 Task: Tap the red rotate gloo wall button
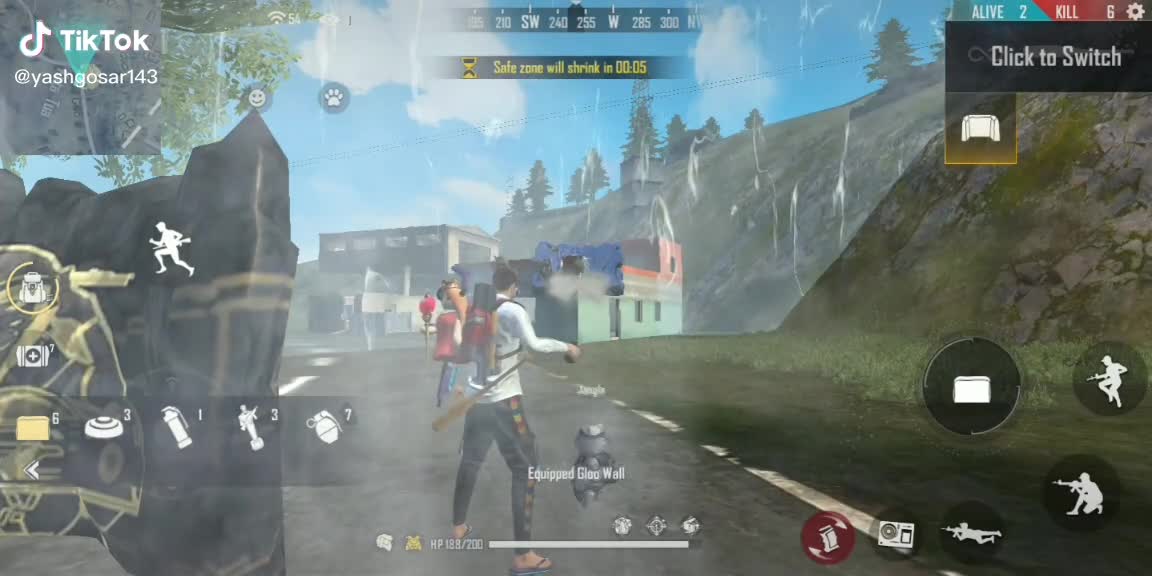(x=827, y=538)
